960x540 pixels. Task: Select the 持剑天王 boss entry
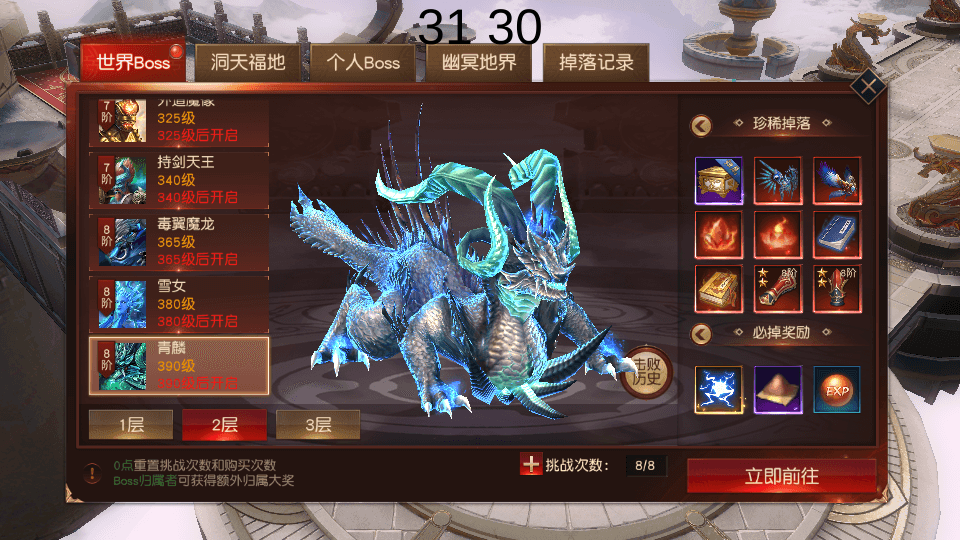pyautogui.click(x=180, y=178)
